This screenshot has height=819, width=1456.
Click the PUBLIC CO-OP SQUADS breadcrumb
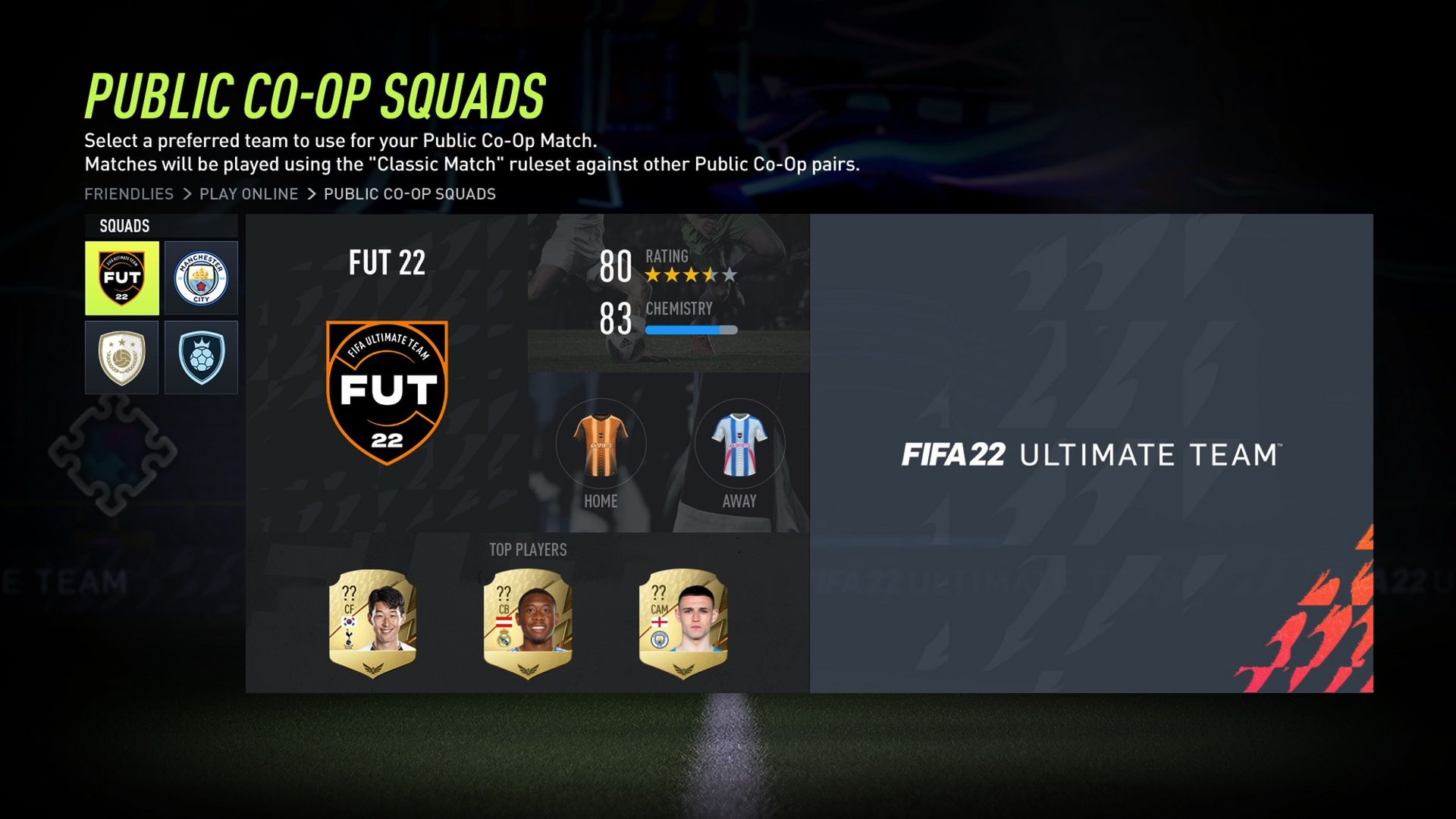pos(408,193)
